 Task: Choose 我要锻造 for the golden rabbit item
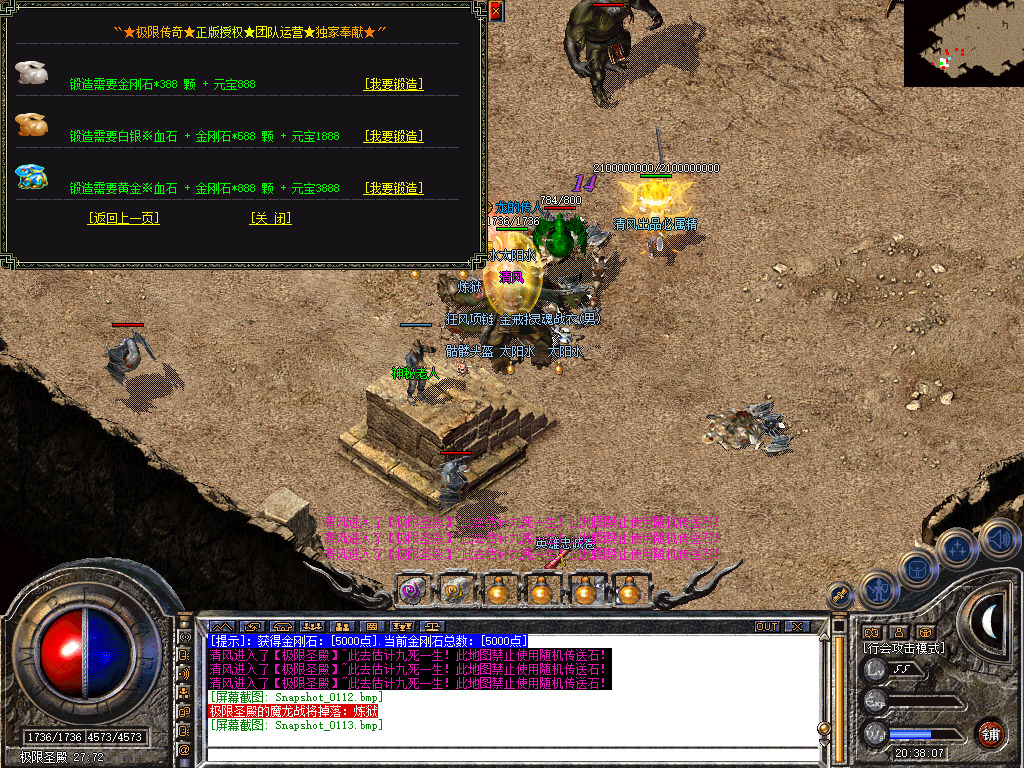tap(393, 136)
